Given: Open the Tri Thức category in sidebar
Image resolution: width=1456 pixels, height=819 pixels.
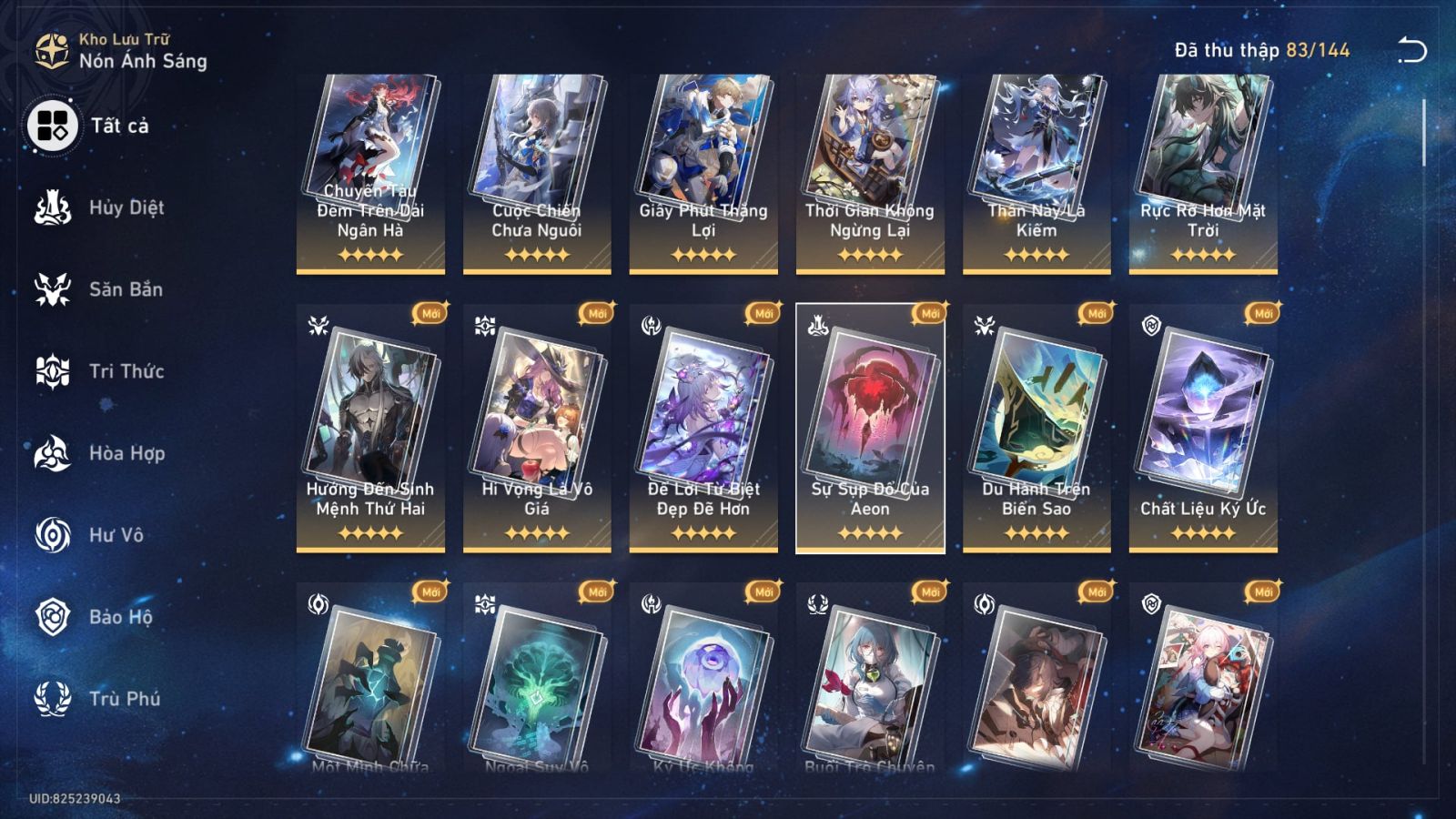Looking at the screenshot, I should pyautogui.click(x=55, y=371).
